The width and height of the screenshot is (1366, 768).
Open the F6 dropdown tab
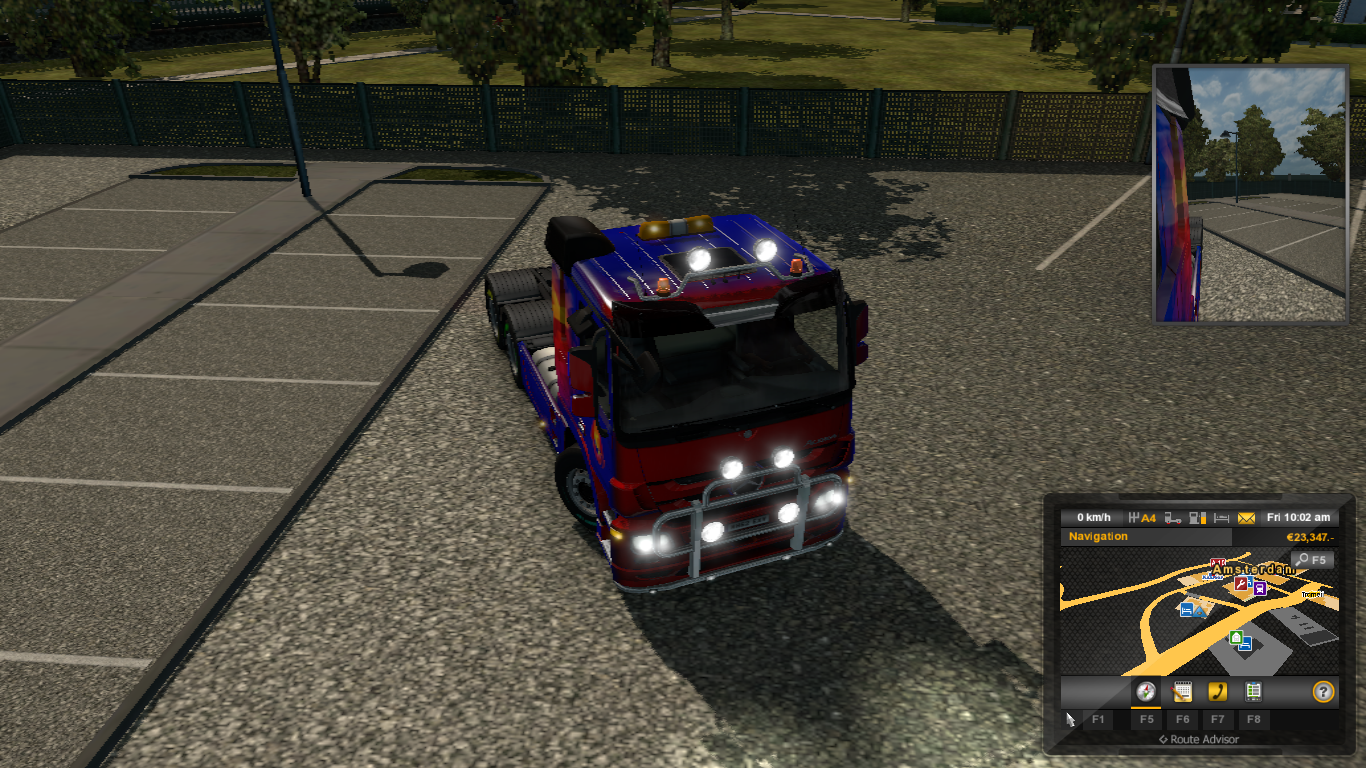(x=1183, y=720)
